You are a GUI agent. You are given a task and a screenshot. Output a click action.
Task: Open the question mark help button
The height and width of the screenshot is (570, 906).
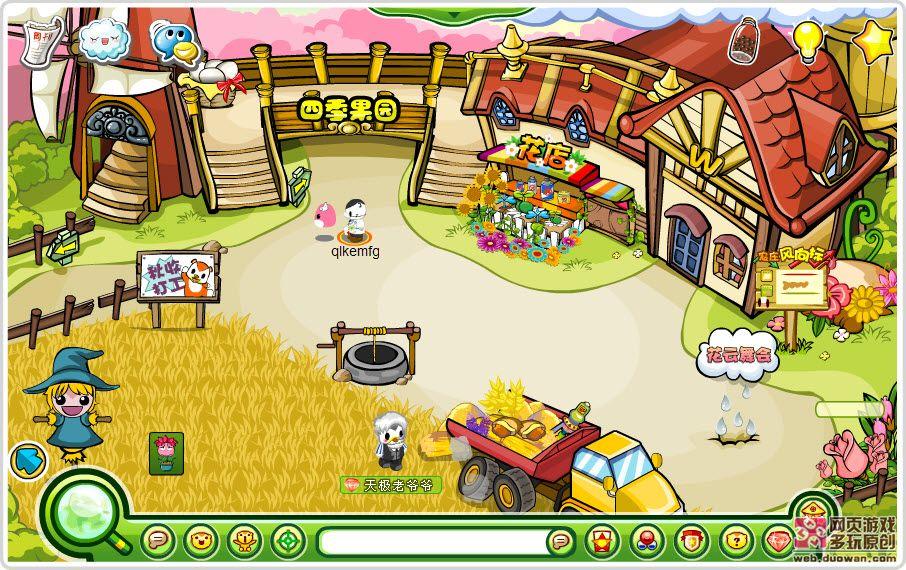735,541
